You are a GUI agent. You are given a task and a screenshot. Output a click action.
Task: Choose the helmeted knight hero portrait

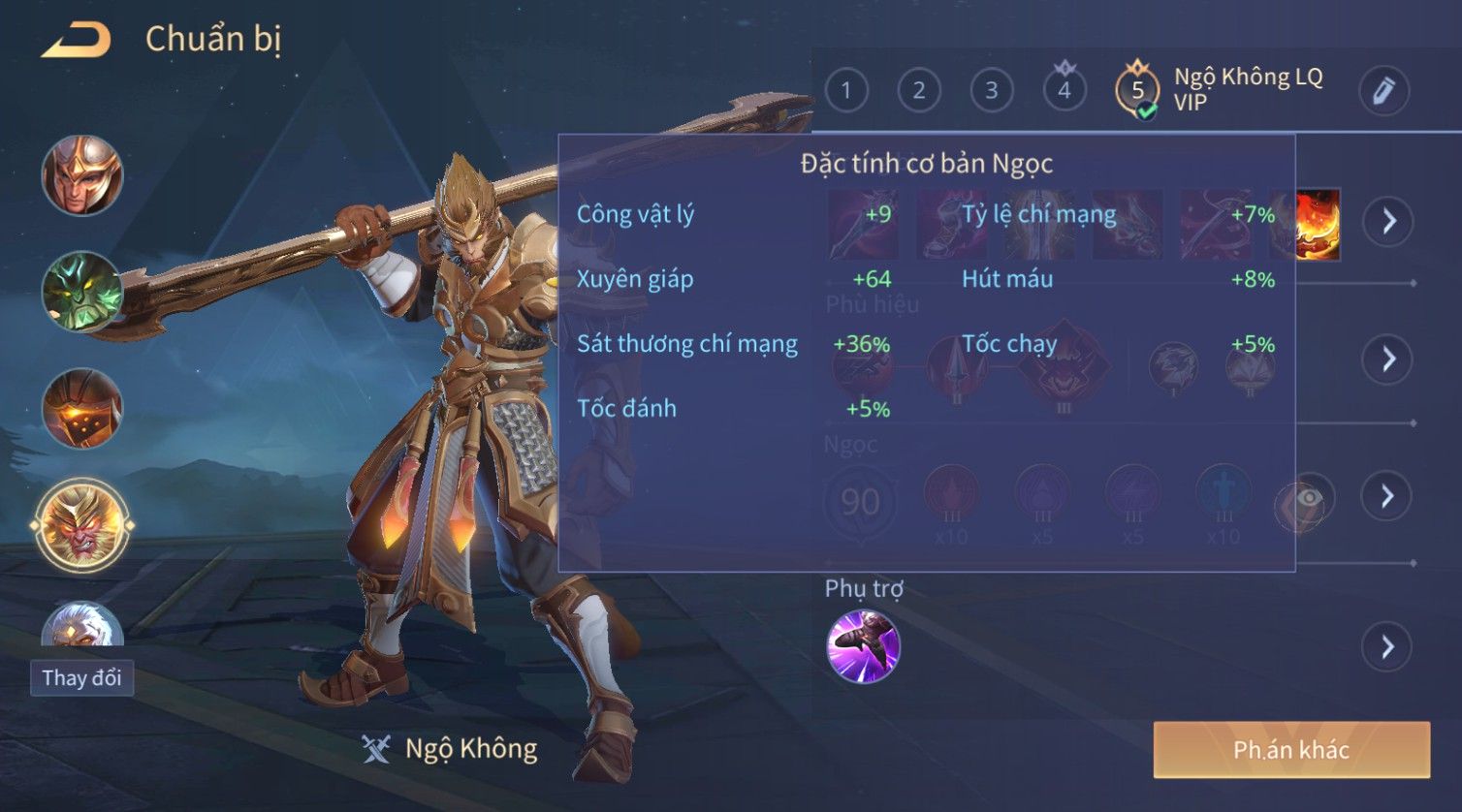[82, 175]
